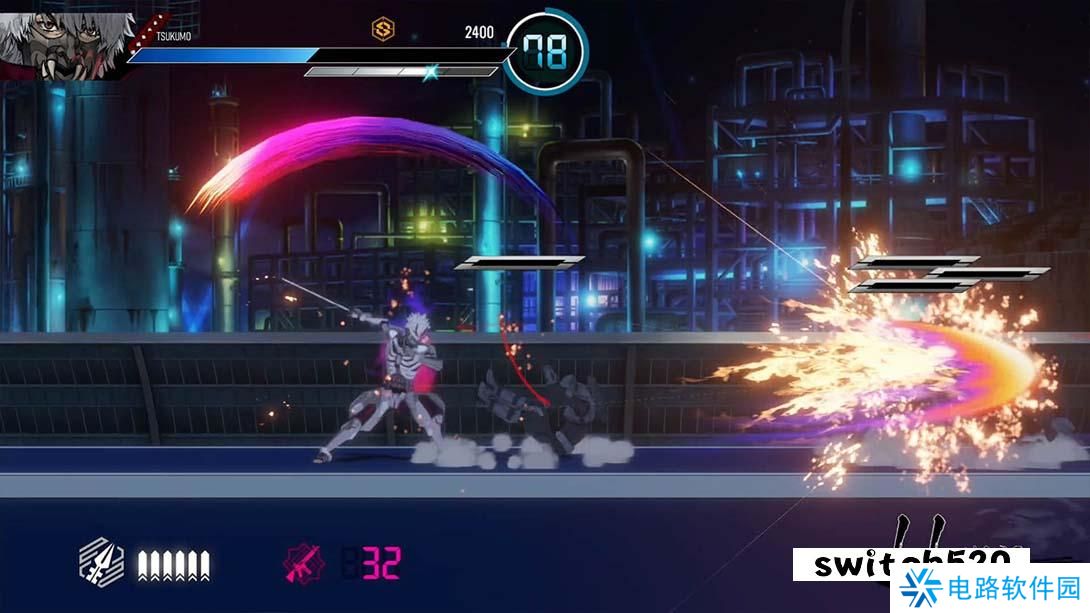Image resolution: width=1090 pixels, height=613 pixels.
Task: Select the pink gun weapon icon
Action: [x=305, y=564]
